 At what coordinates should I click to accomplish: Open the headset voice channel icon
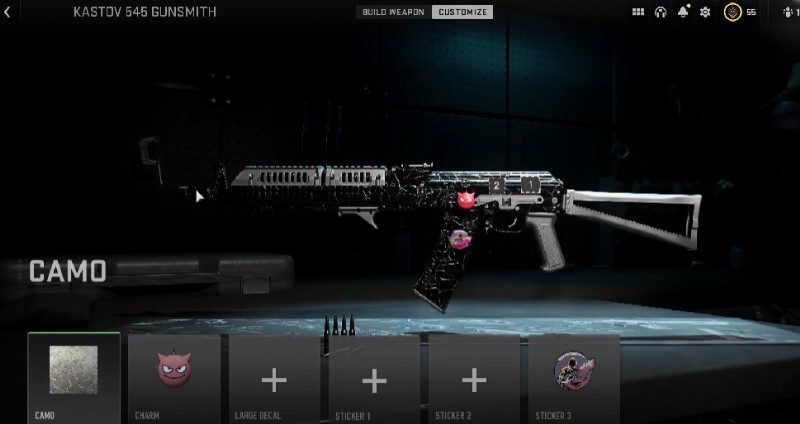click(x=661, y=12)
